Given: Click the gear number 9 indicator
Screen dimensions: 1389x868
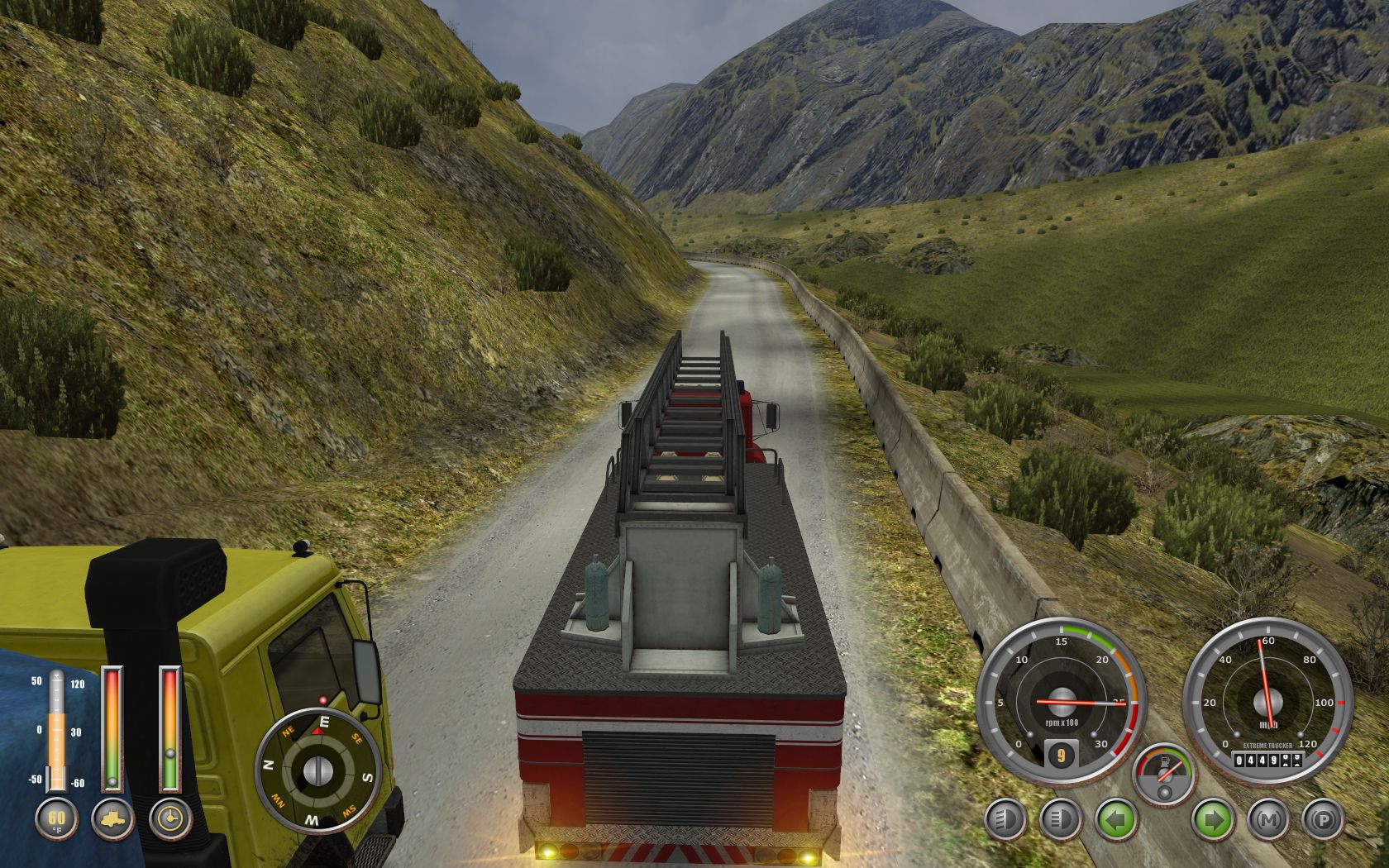Looking at the screenshot, I should point(1061,754).
